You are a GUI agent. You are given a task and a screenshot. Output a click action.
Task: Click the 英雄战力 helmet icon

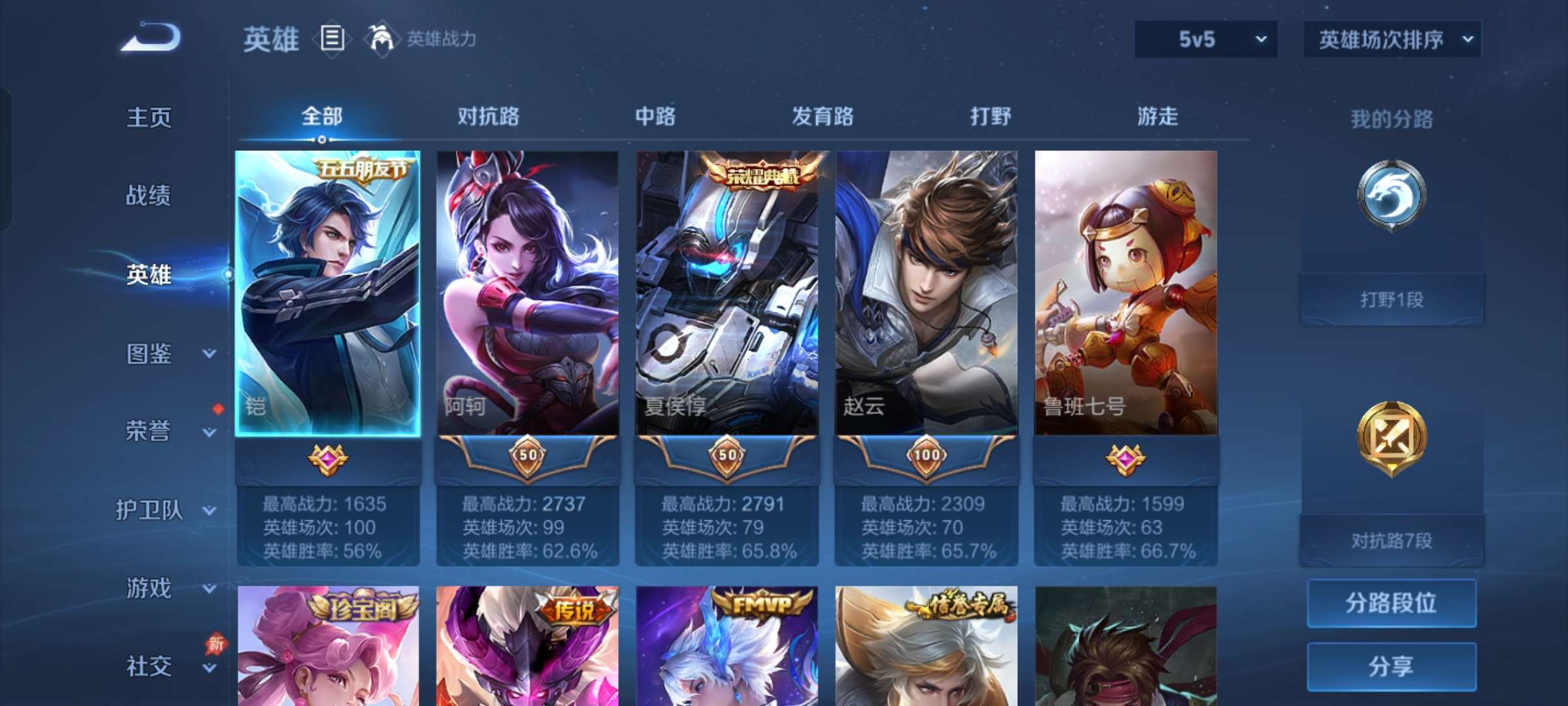pyautogui.click(x=379, y=37)
